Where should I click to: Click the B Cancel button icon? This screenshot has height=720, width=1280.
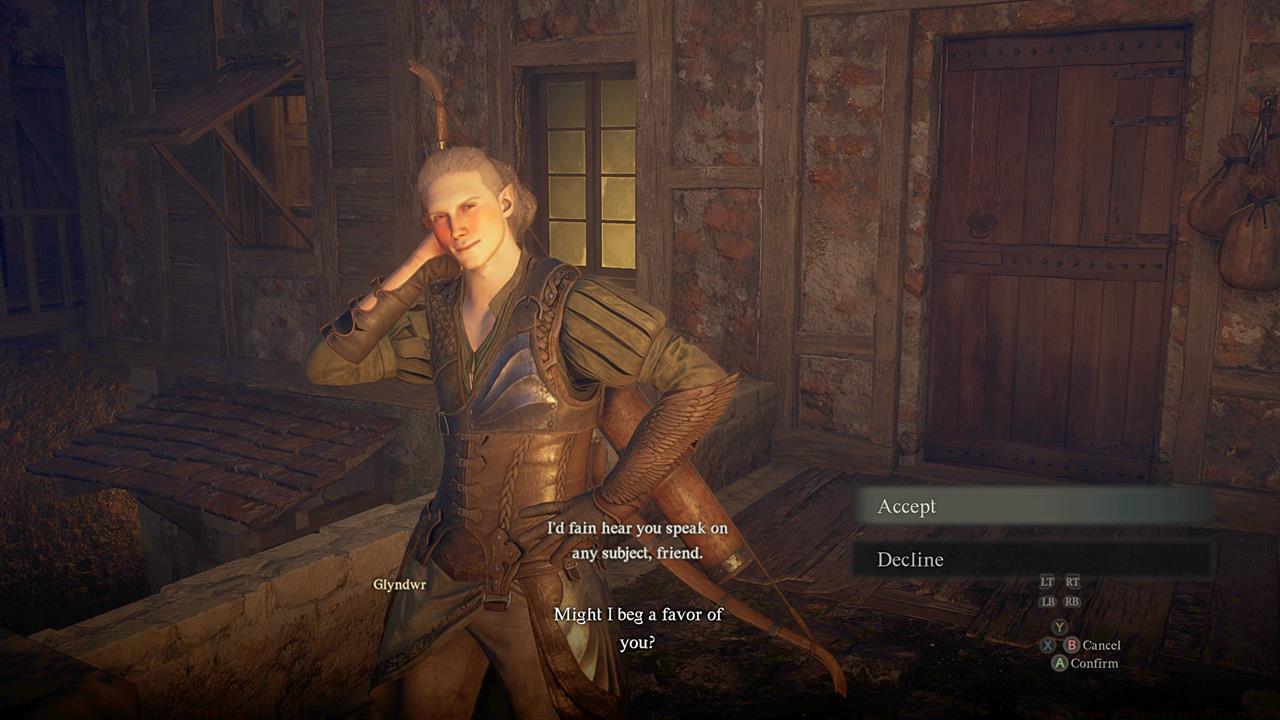[1073, 645]
